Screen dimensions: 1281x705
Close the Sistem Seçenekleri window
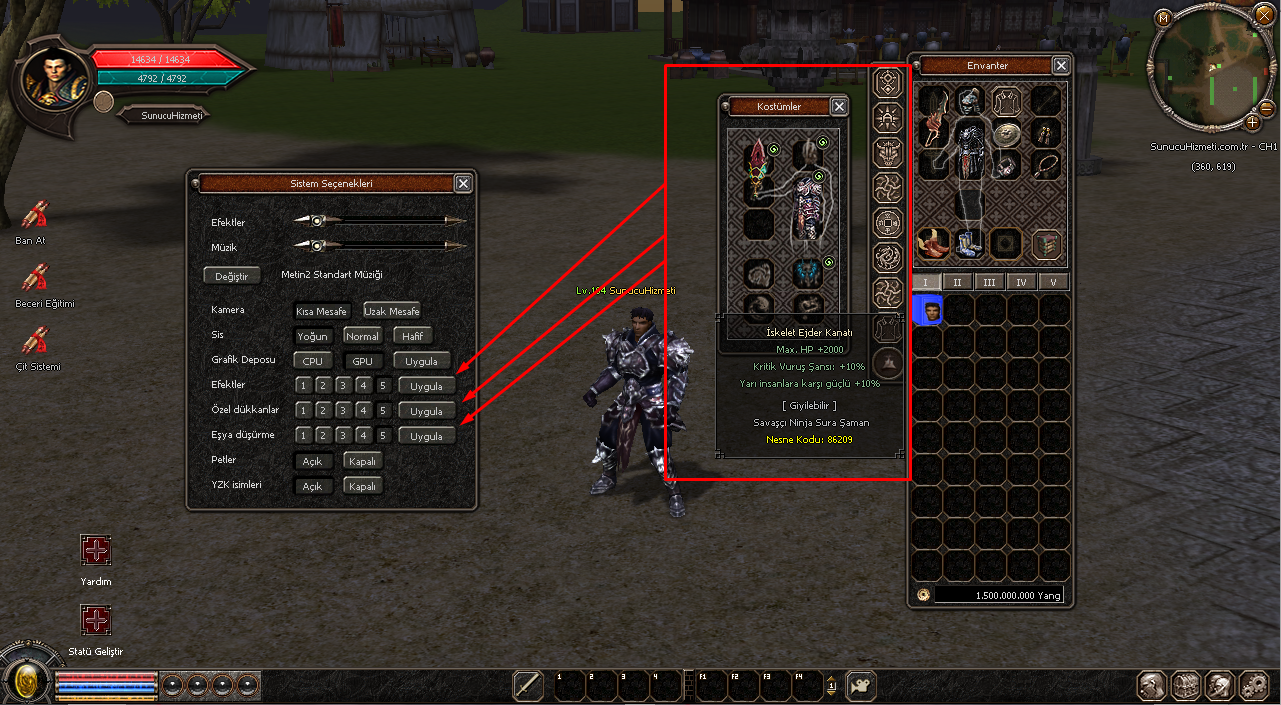tap(463, 183)
